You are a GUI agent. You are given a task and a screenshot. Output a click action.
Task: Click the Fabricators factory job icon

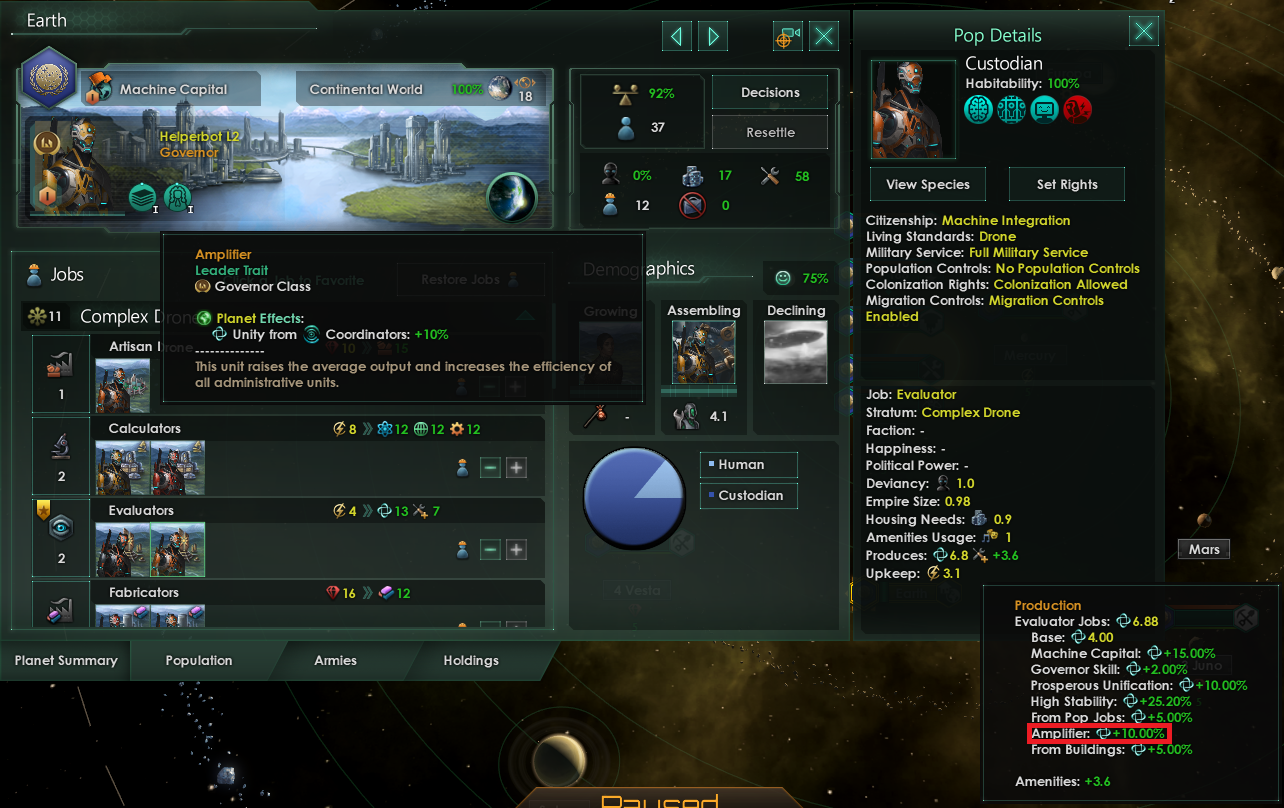[60, 612]
